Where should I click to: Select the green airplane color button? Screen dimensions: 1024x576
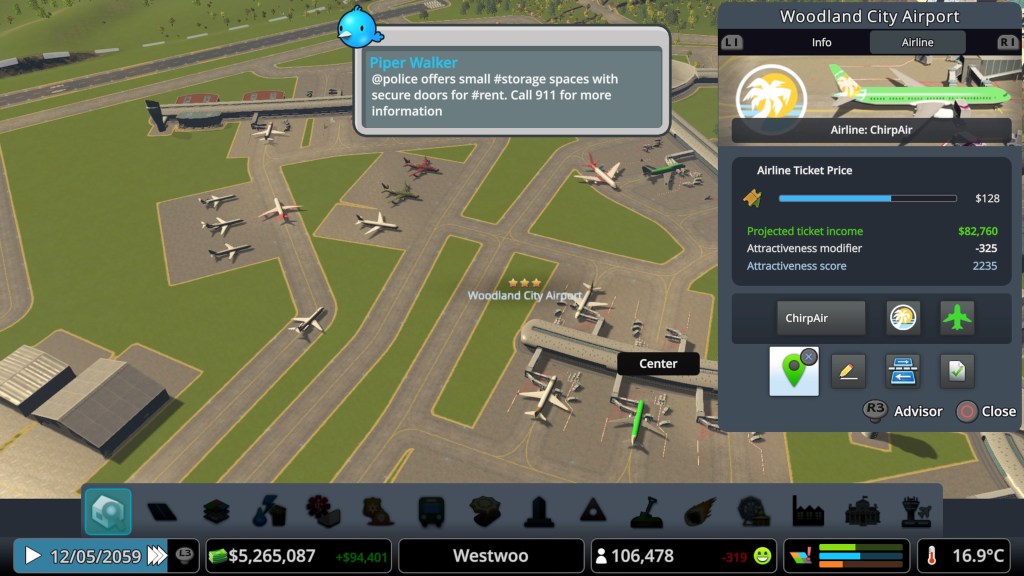[957, 318]
